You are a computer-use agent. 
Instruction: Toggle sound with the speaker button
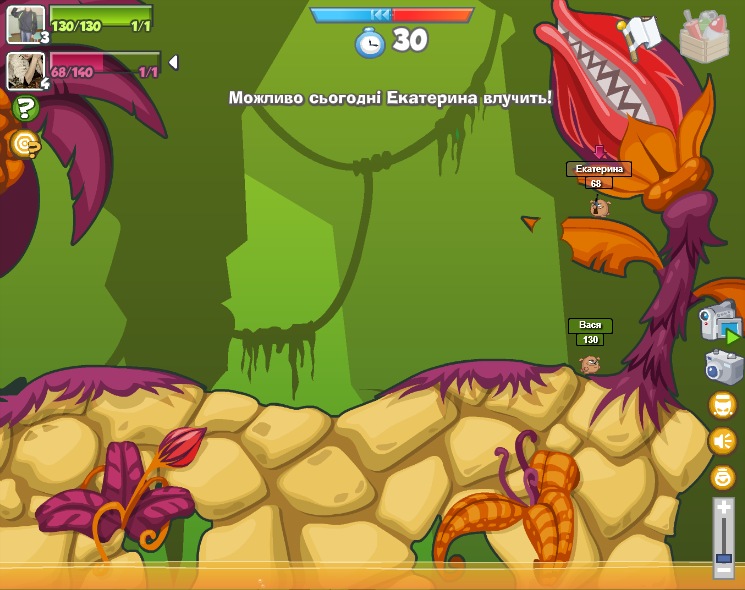[x=722, y=441]
